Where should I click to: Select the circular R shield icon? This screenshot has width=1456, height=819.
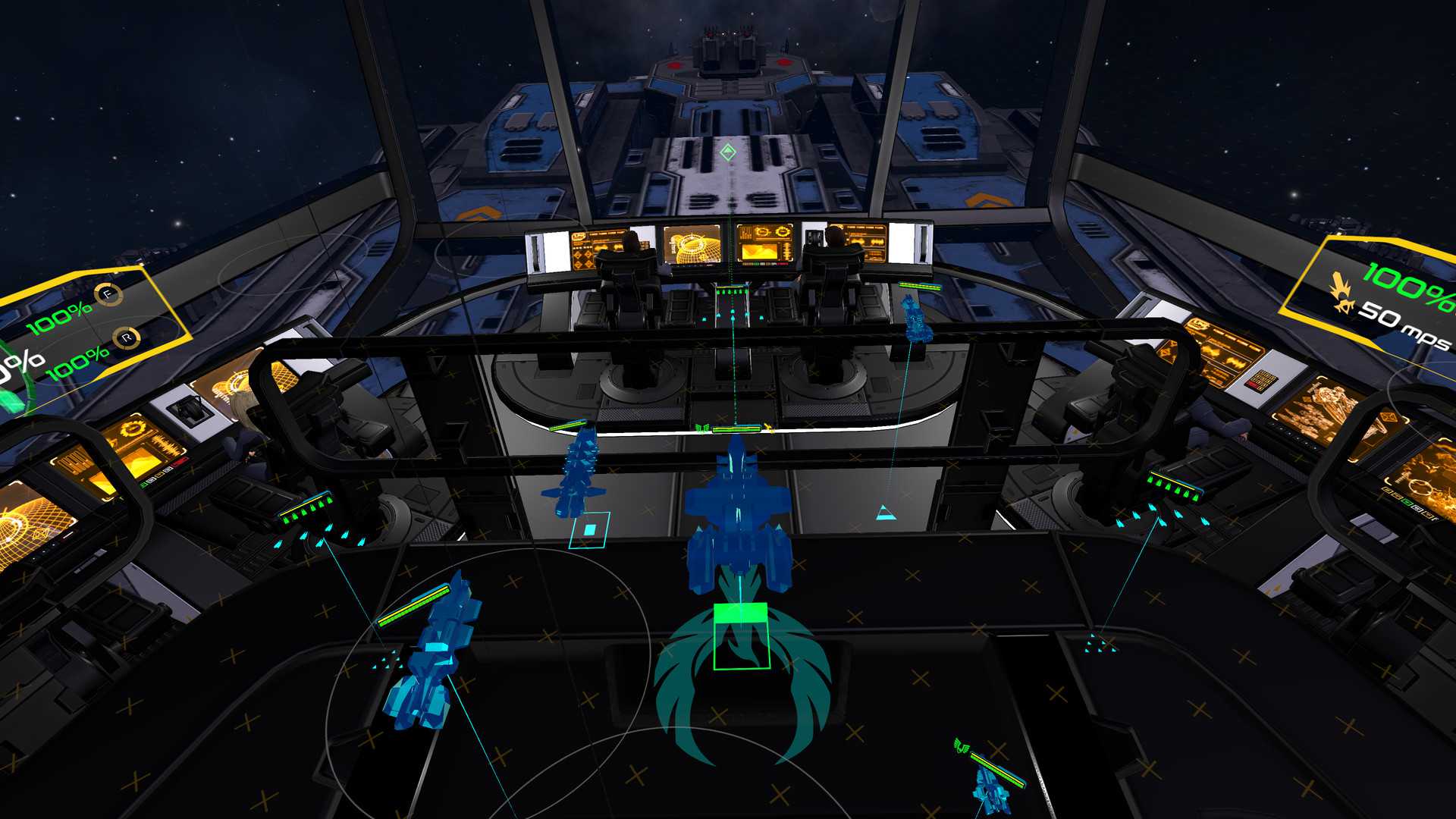(x=127, y=338)
